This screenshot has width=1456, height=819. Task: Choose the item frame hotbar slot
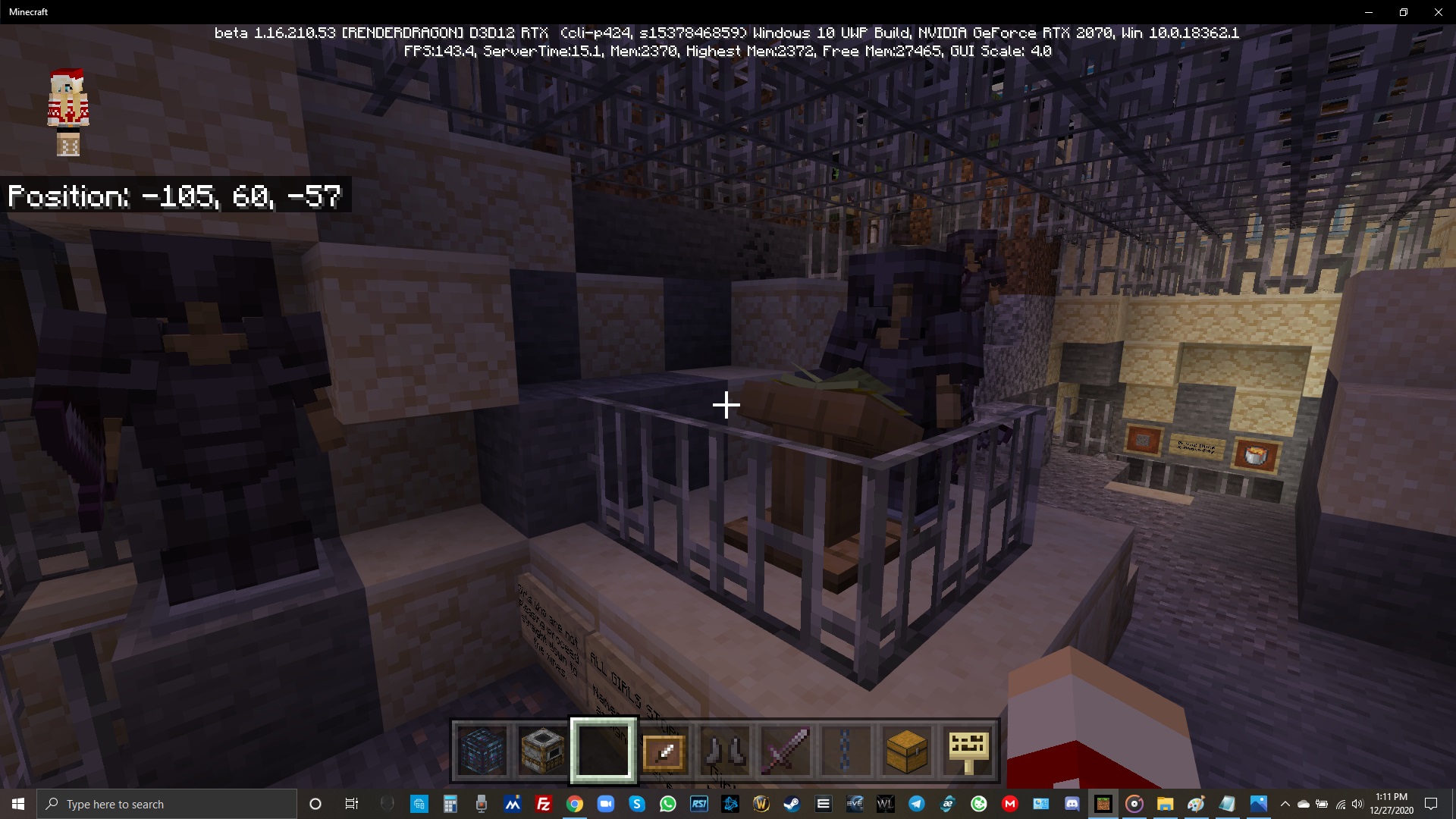point(664,751)
